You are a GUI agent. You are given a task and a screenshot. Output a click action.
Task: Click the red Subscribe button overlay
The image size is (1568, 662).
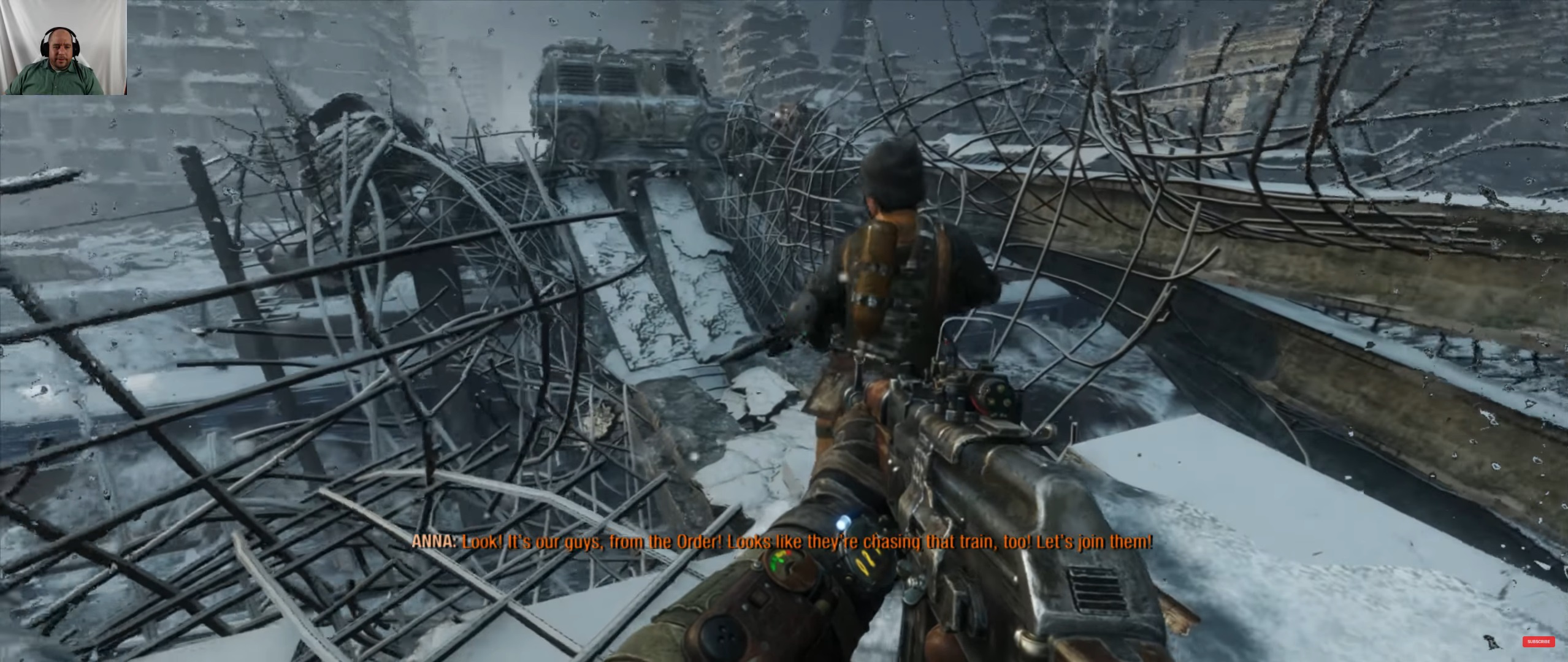(x=1538, y=642)
